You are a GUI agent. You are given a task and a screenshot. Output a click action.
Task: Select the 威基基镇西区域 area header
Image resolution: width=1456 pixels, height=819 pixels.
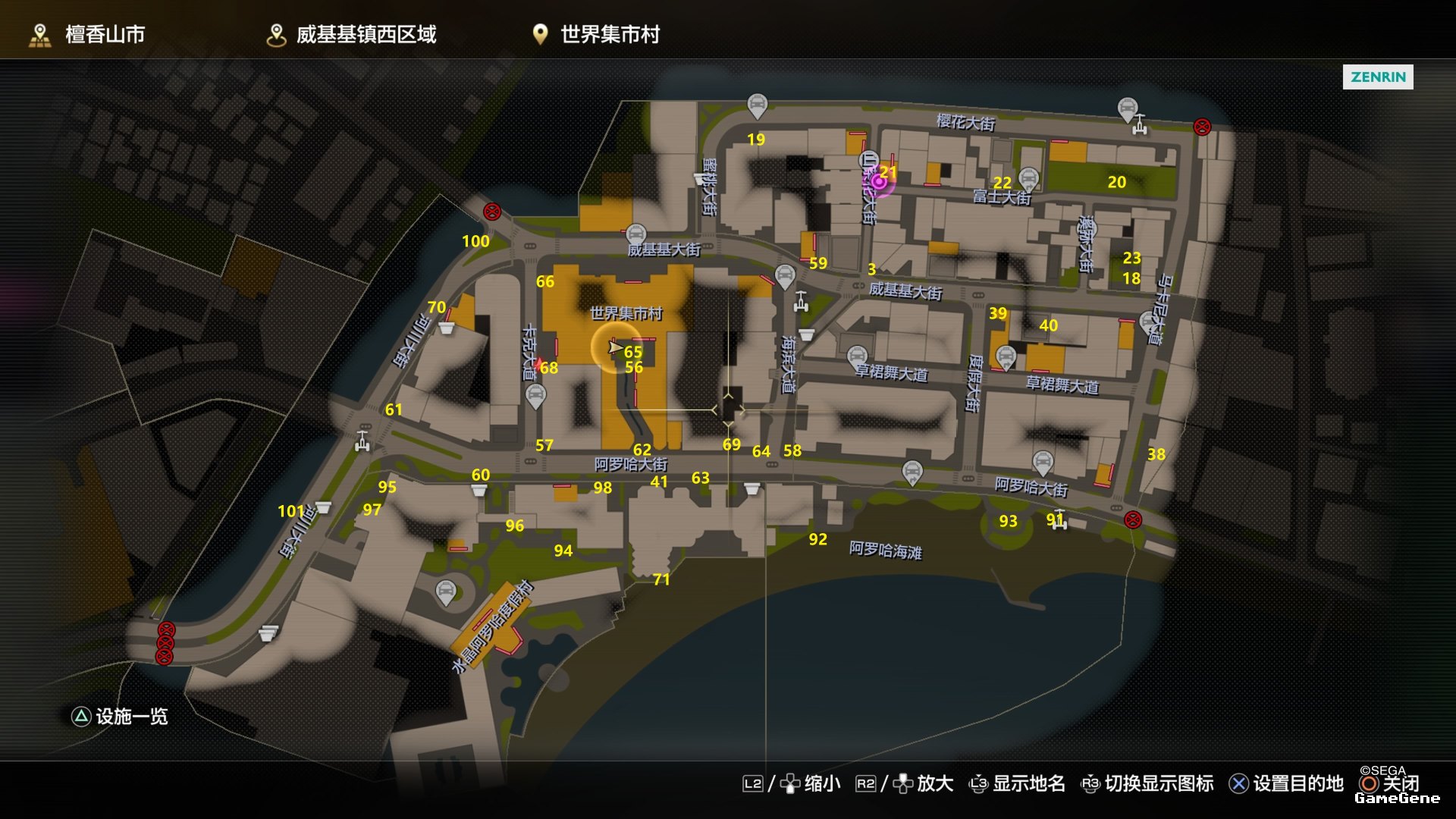pos(352,35)
